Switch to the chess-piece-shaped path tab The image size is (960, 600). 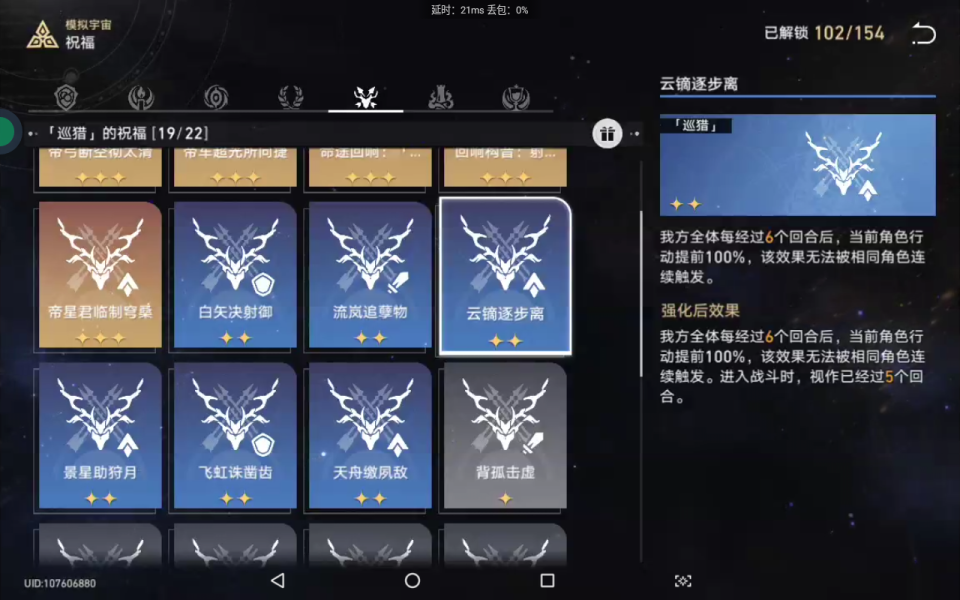click(x=441, y=97)
